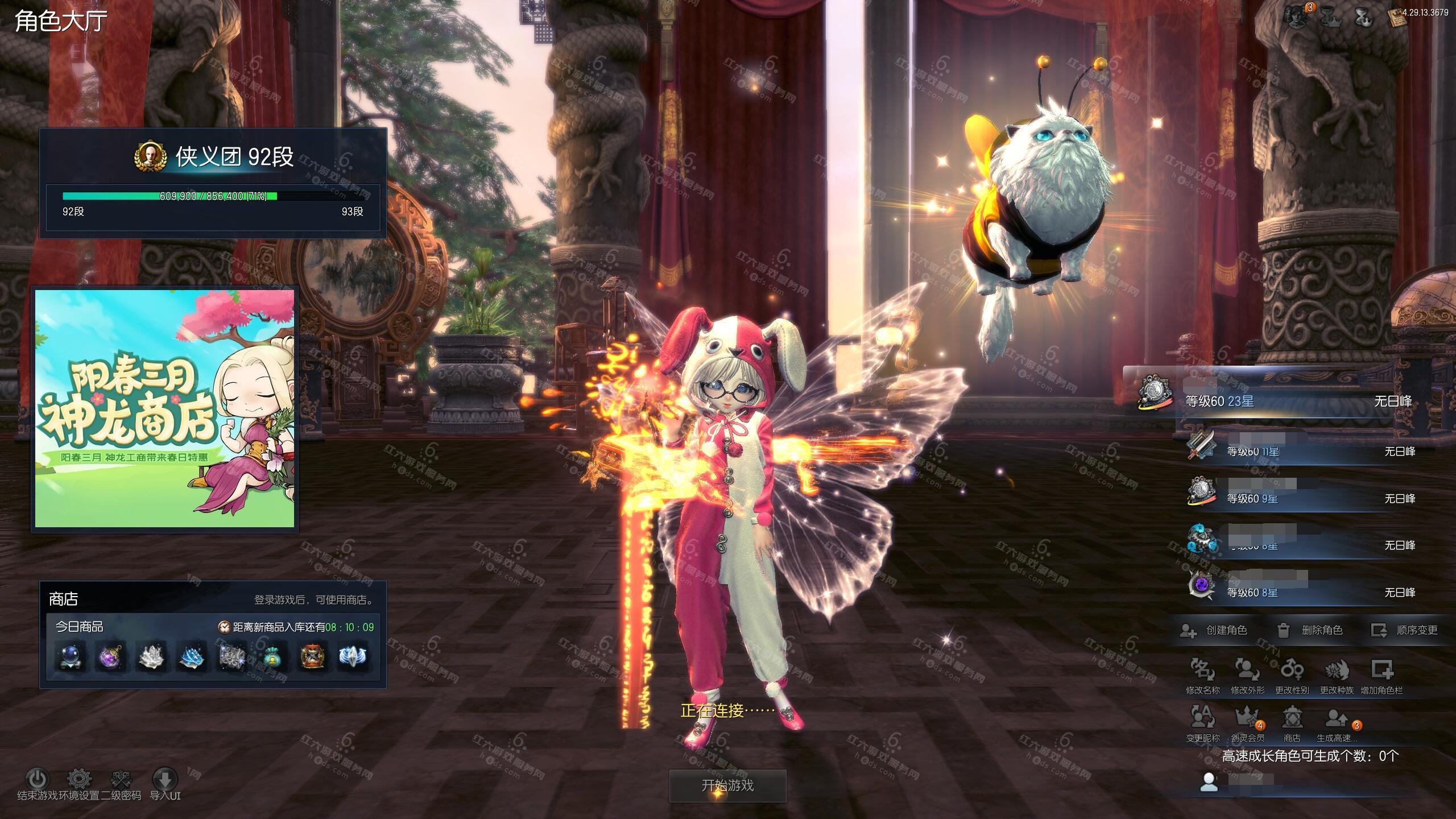
Task: Add a slot with 增加角色栏
Action: click(x=1381, y=670)
